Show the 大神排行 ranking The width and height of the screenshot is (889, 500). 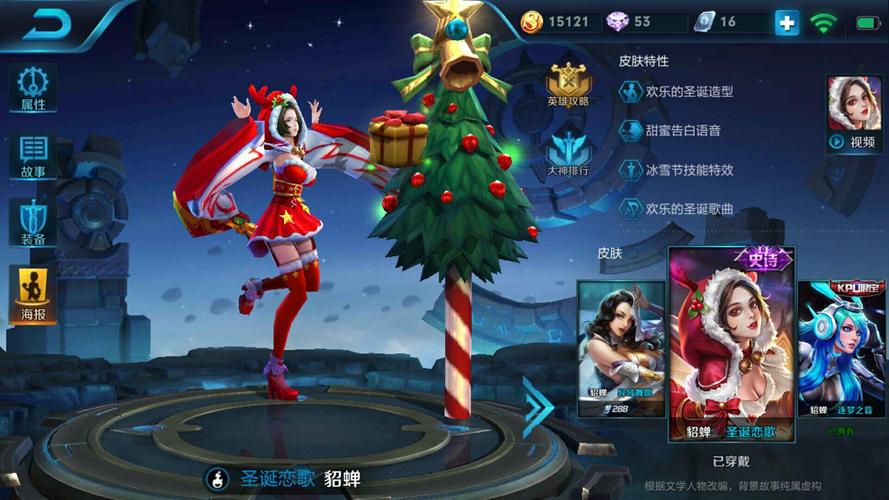568,156
